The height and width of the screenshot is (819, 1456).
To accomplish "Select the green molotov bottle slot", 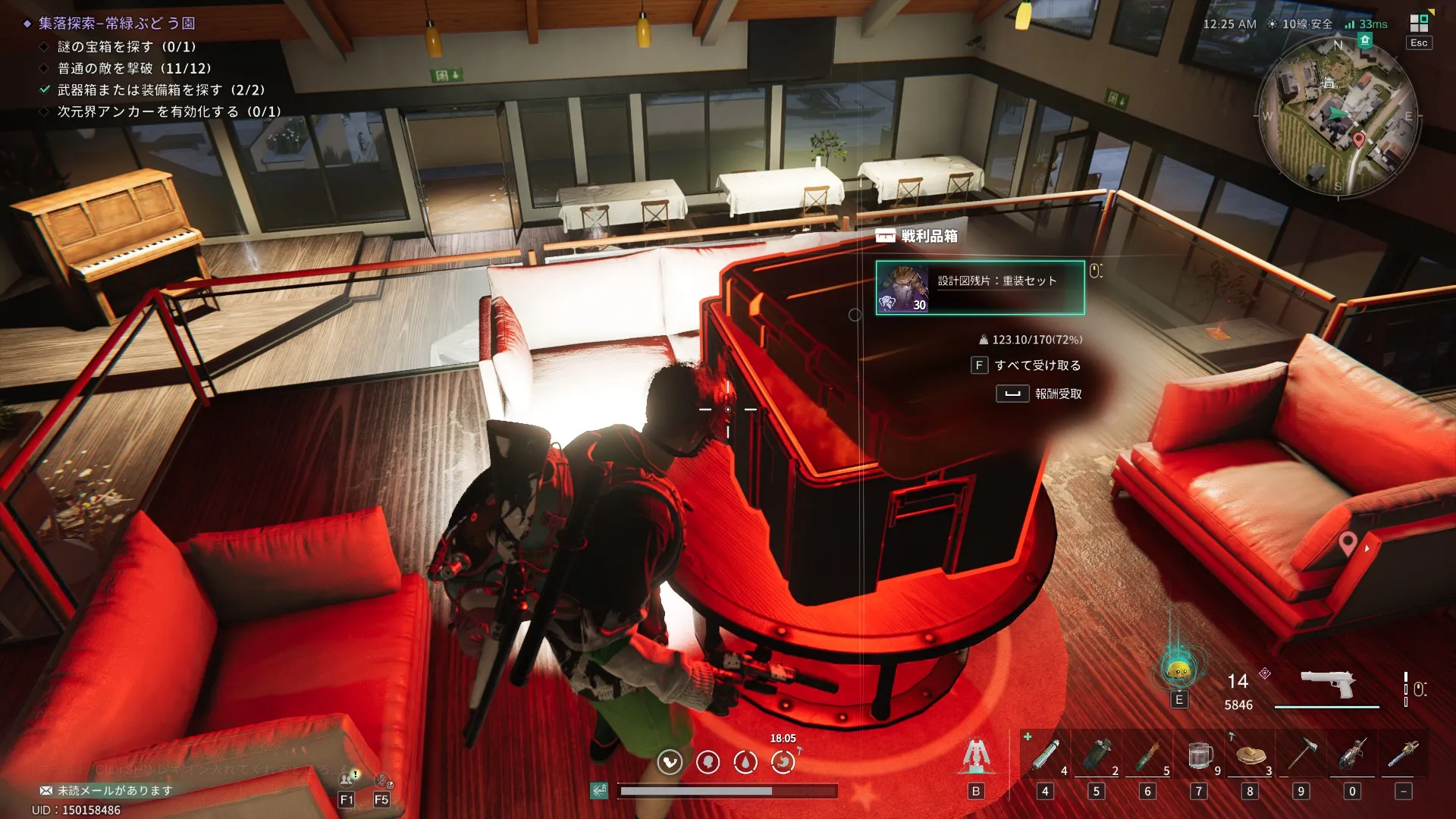I will click(1147, 755).
